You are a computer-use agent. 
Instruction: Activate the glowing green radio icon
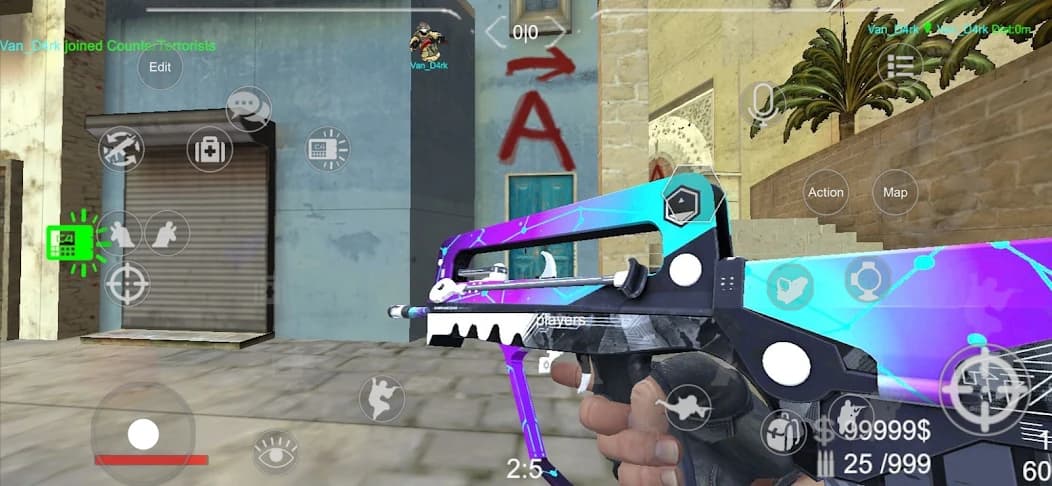(72, 241)
